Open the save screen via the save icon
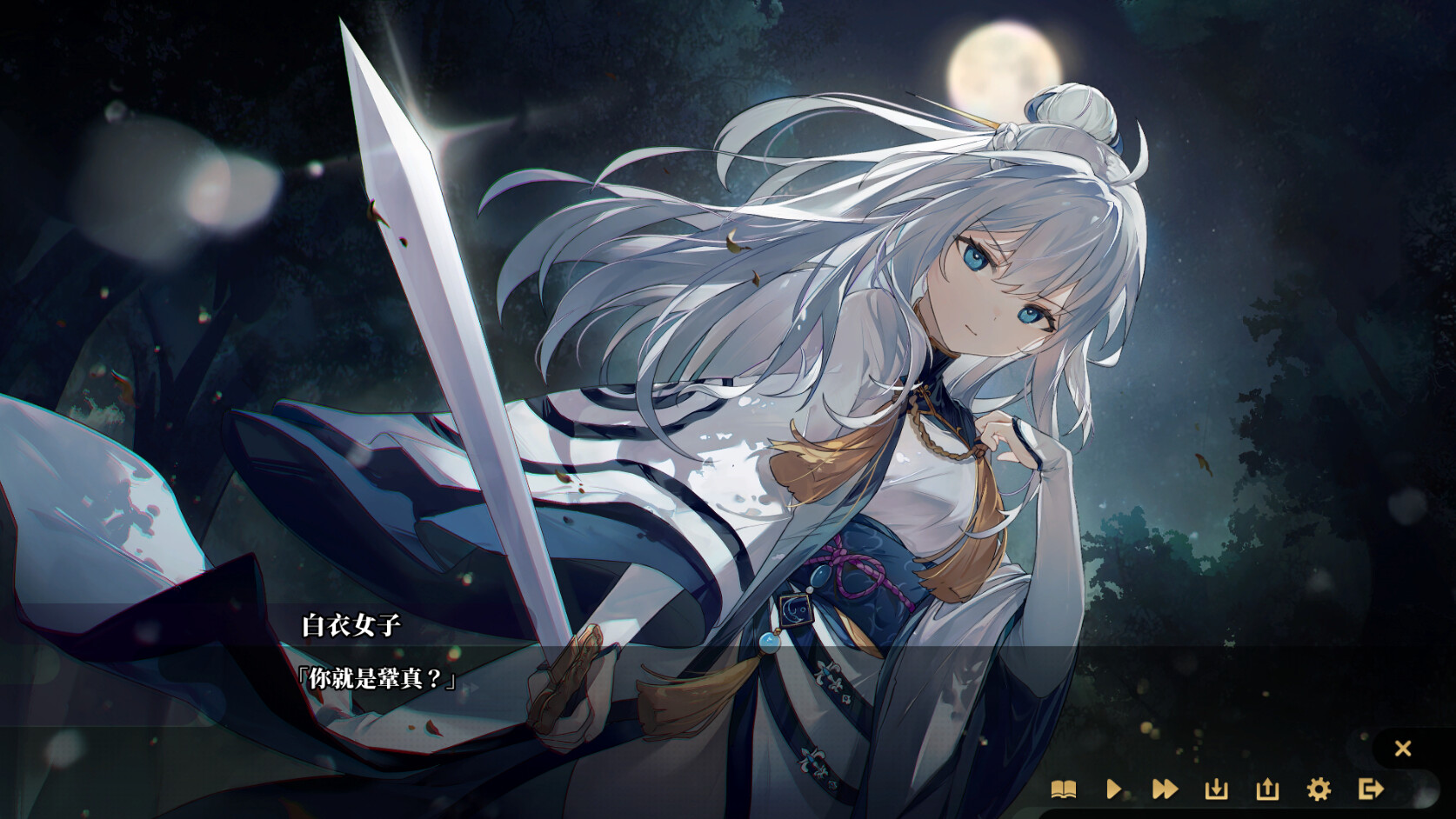Screen dimensions: 1456x819 (x=1217, y=790)
